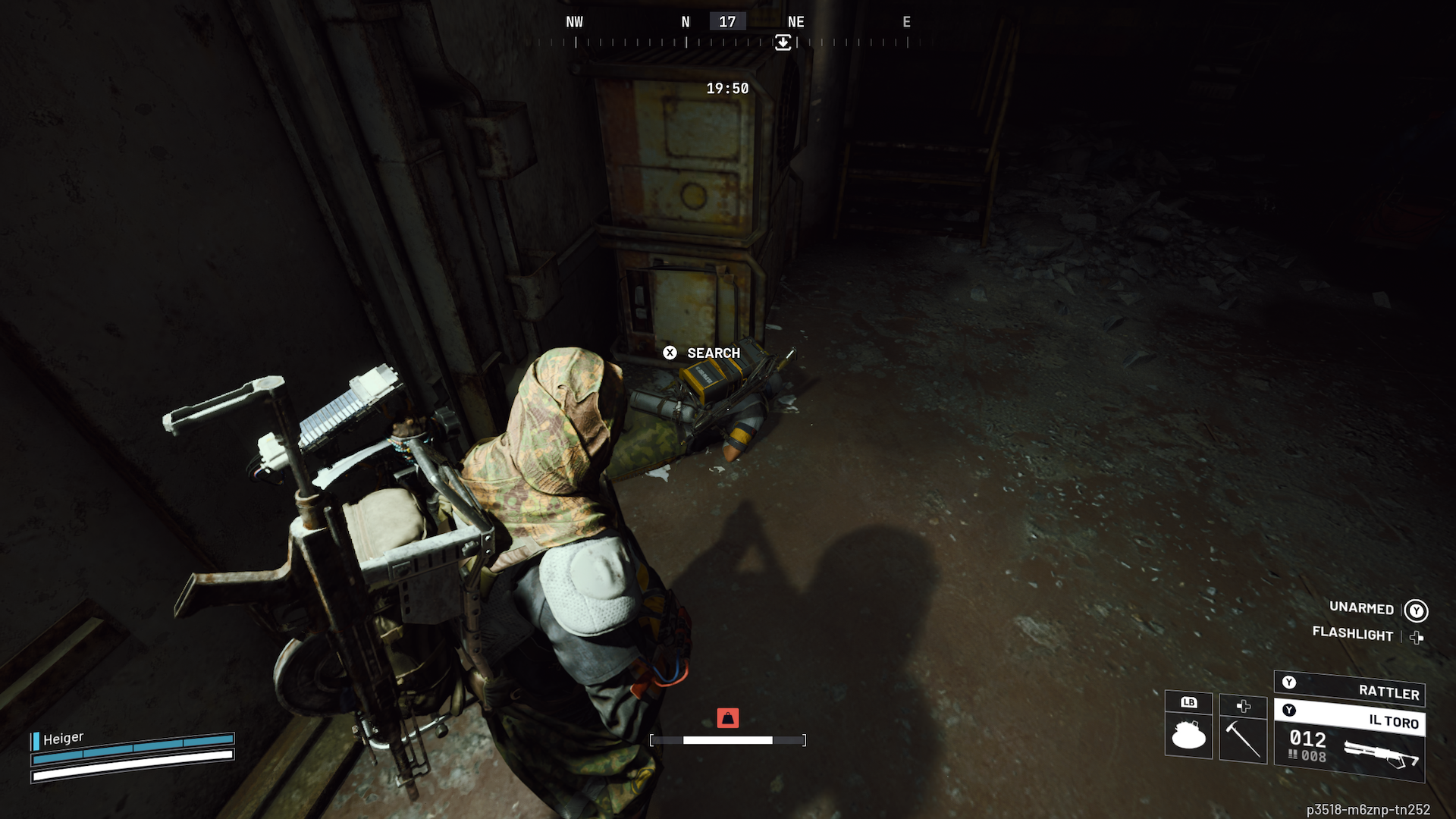Click the LB satchel bag icon
This screenshot has height=819, width=1456.
(x=1187, y=736)
